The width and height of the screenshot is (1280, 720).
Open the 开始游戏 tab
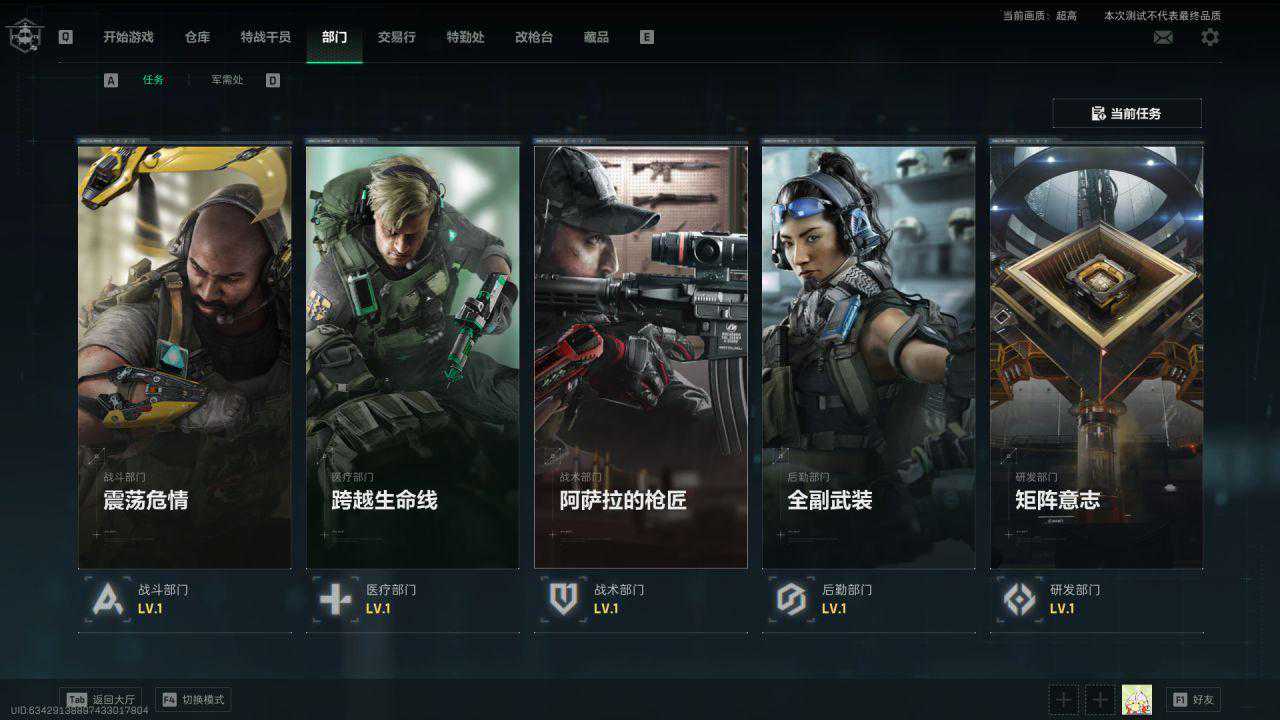pos(128,37)
